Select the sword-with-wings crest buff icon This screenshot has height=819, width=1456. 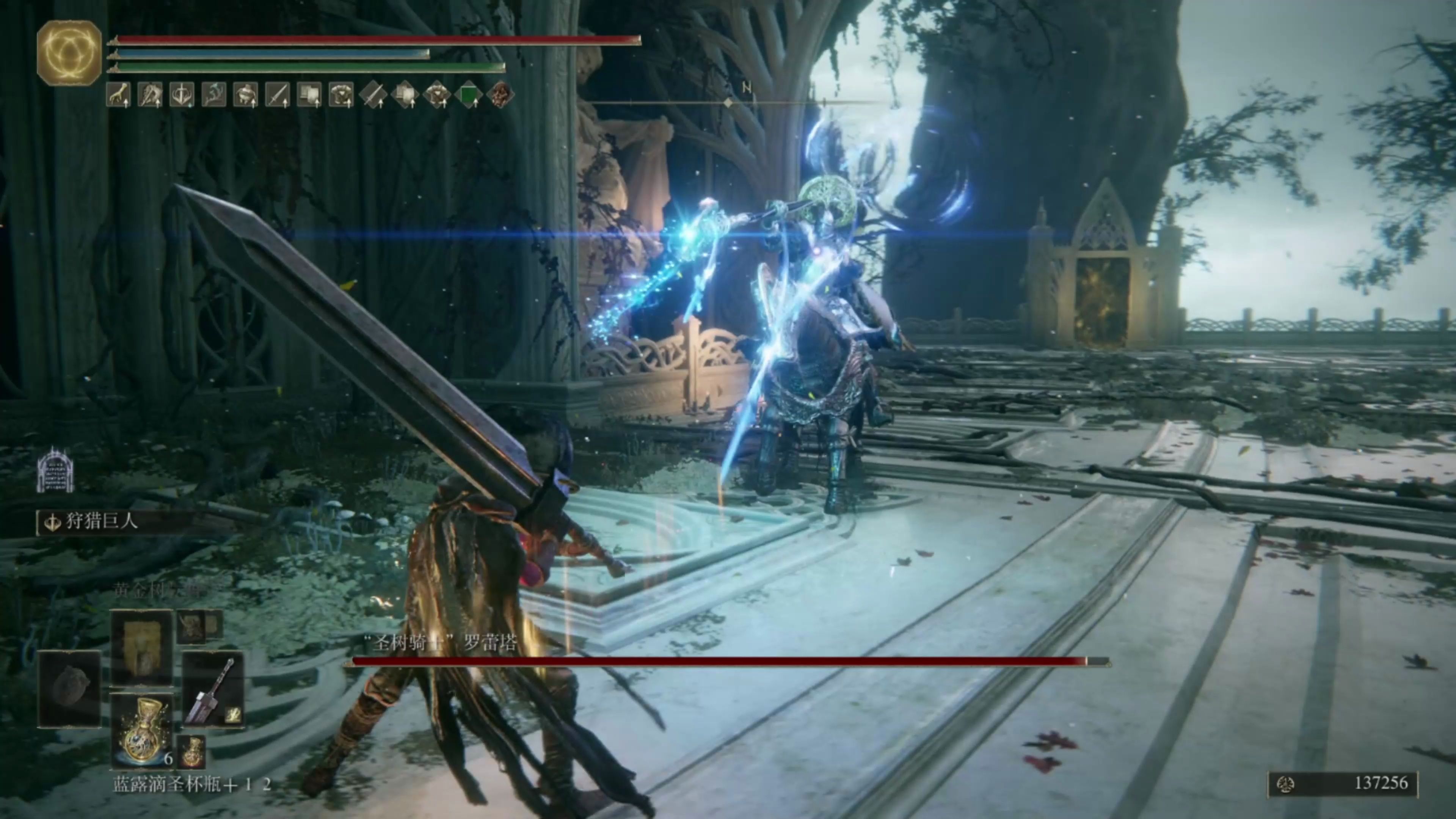click(x=182, y=94)
